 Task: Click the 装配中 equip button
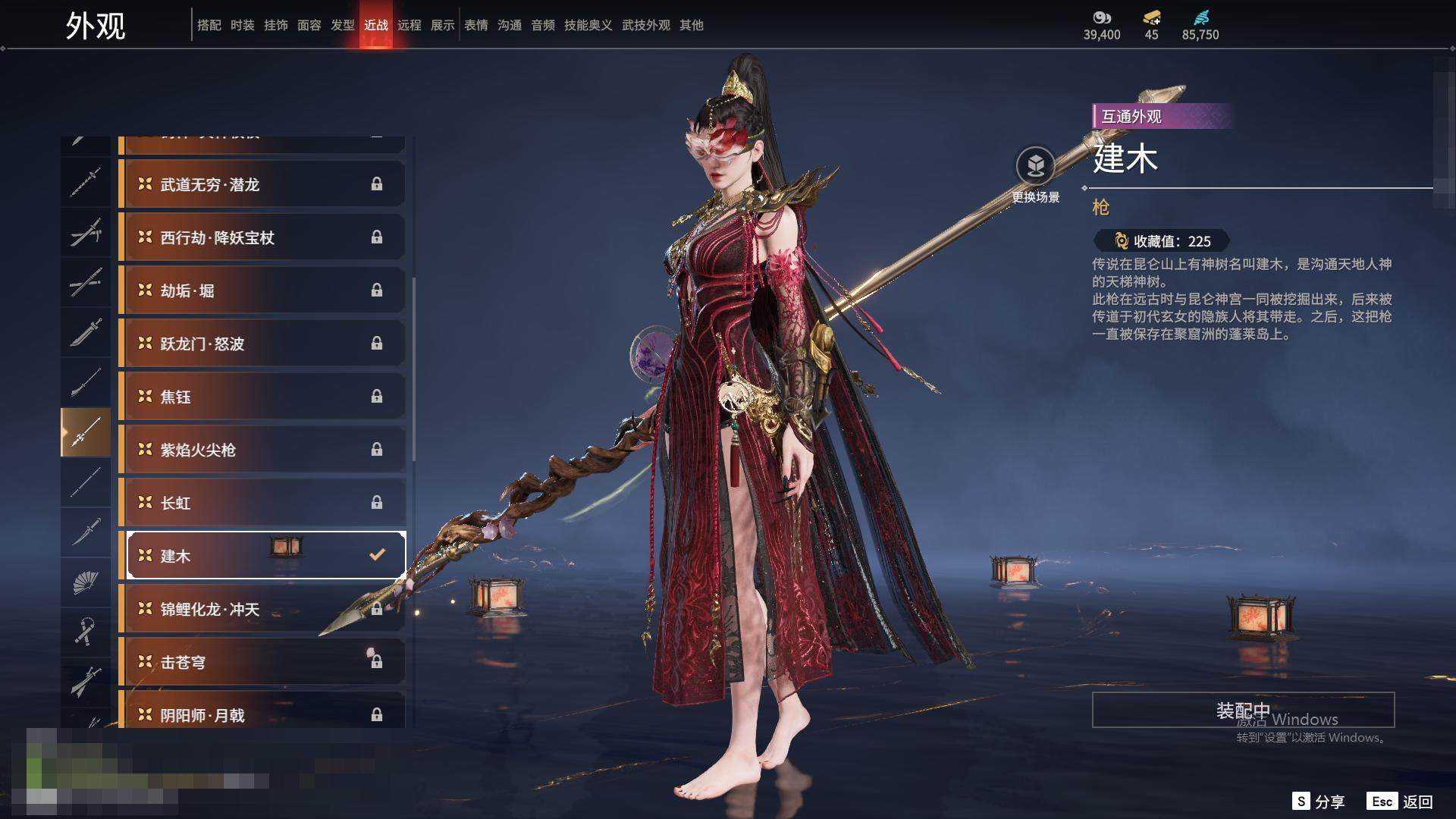click(x=1243, y=710)
